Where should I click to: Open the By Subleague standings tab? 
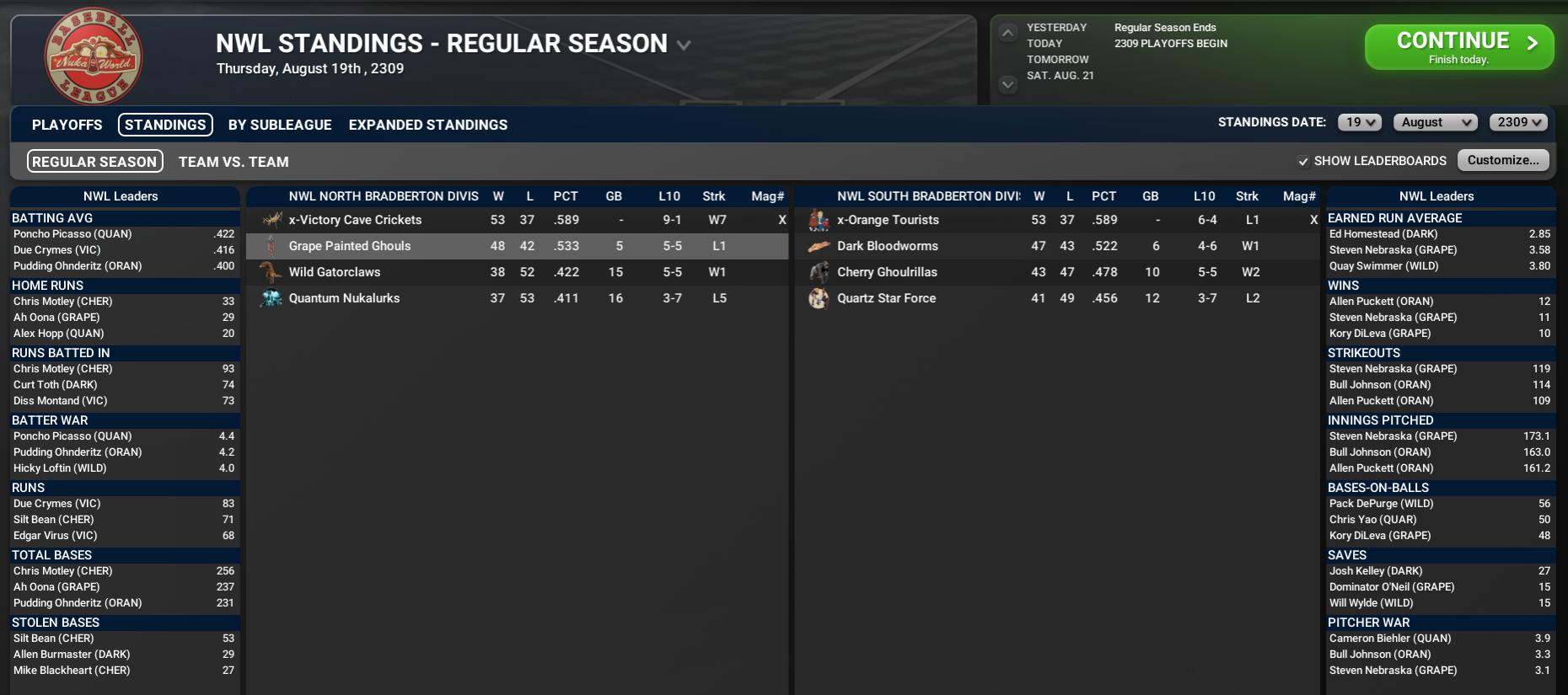(x=280, y=125)
